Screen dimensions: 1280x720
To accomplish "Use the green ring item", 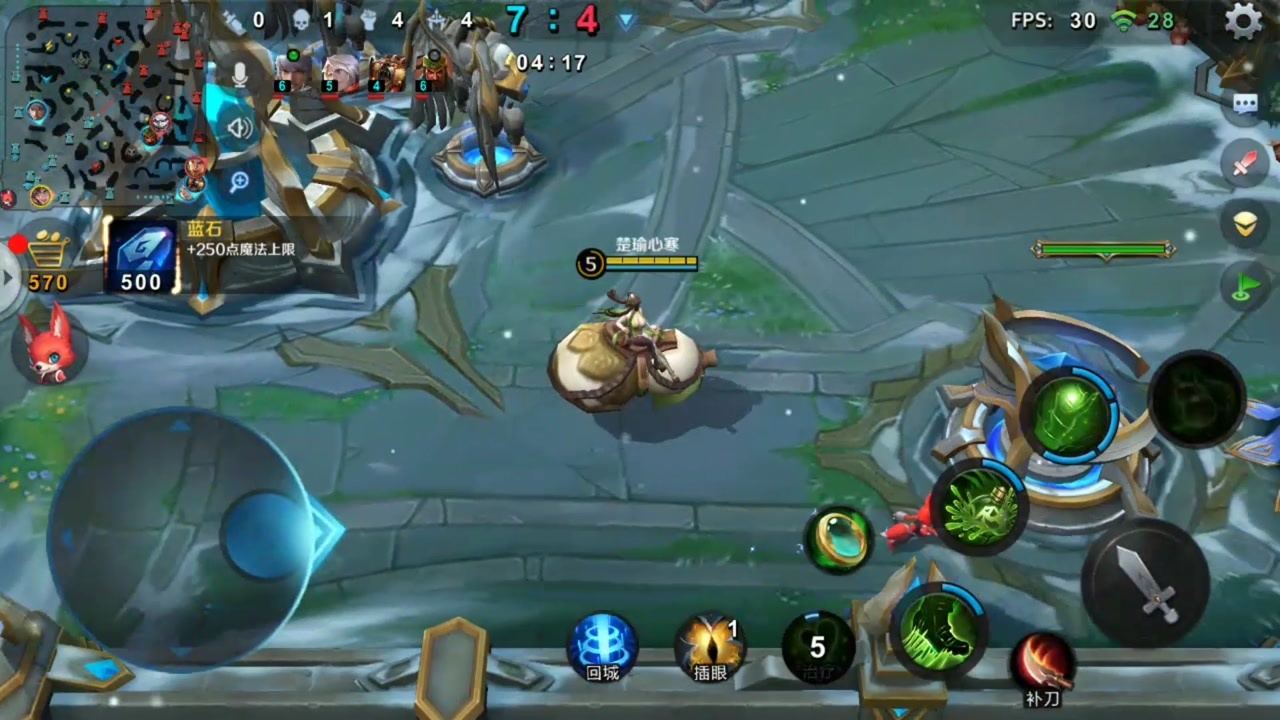I will pyautogui.click(x=839, y=540).
